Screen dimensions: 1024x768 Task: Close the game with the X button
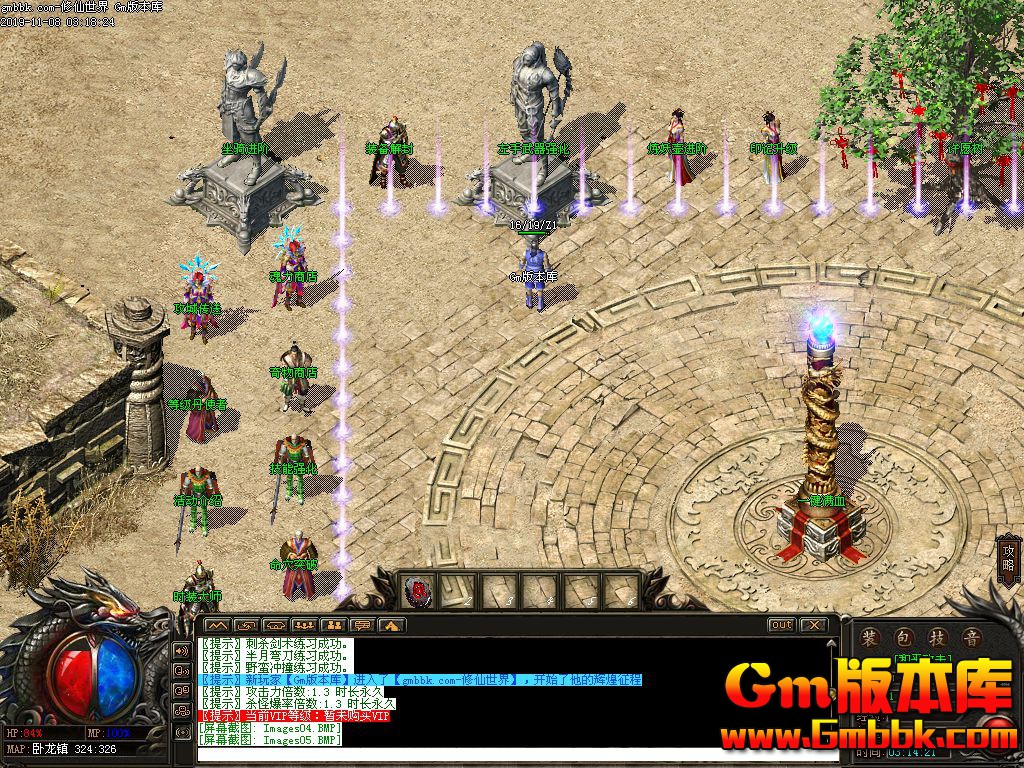click(814, 625)
